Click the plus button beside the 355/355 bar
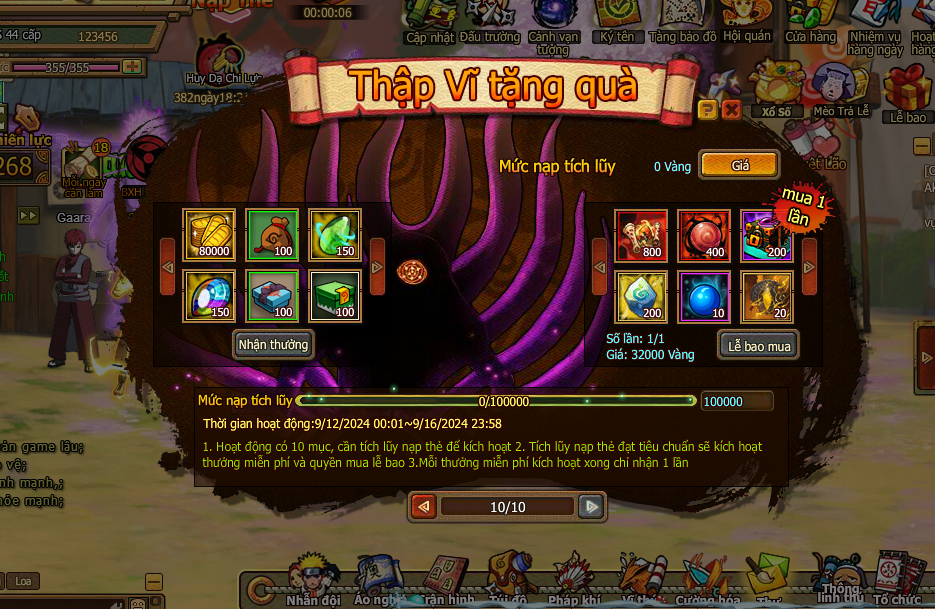Screen dimensions: 935x609 pos(131,67)
